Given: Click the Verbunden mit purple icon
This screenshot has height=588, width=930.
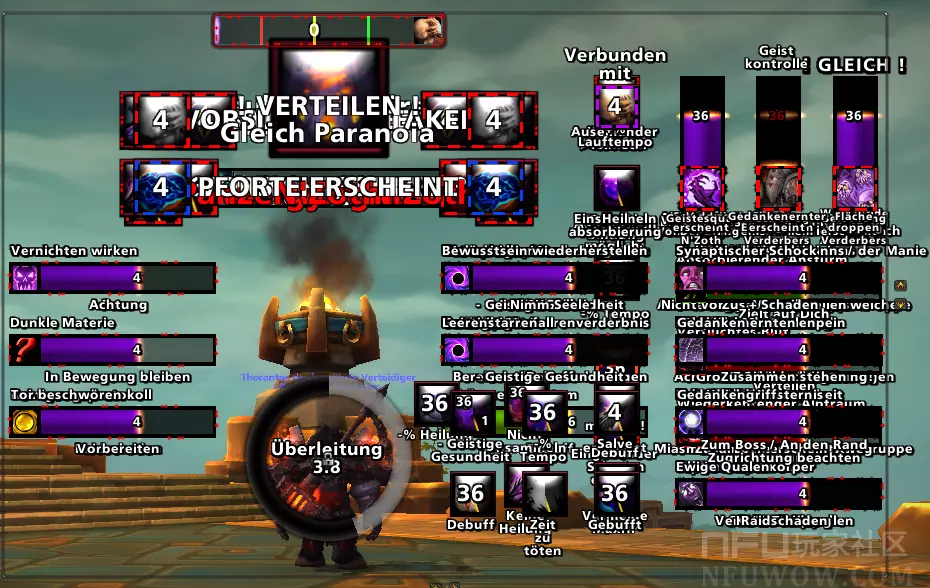Looking at the screenshot, I should point(615,104).
